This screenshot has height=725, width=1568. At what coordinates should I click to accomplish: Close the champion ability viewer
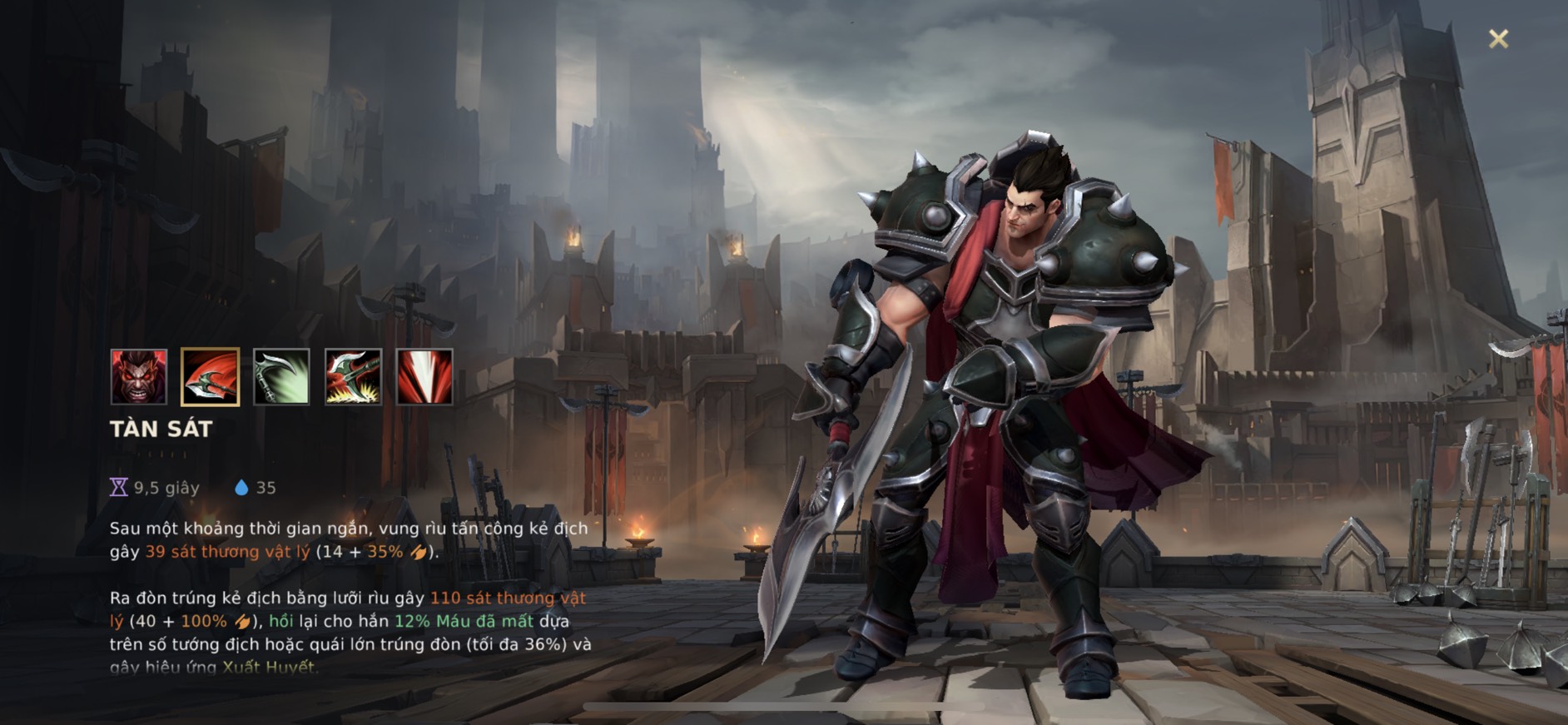pyautogui.click(x=1498, y=39)
